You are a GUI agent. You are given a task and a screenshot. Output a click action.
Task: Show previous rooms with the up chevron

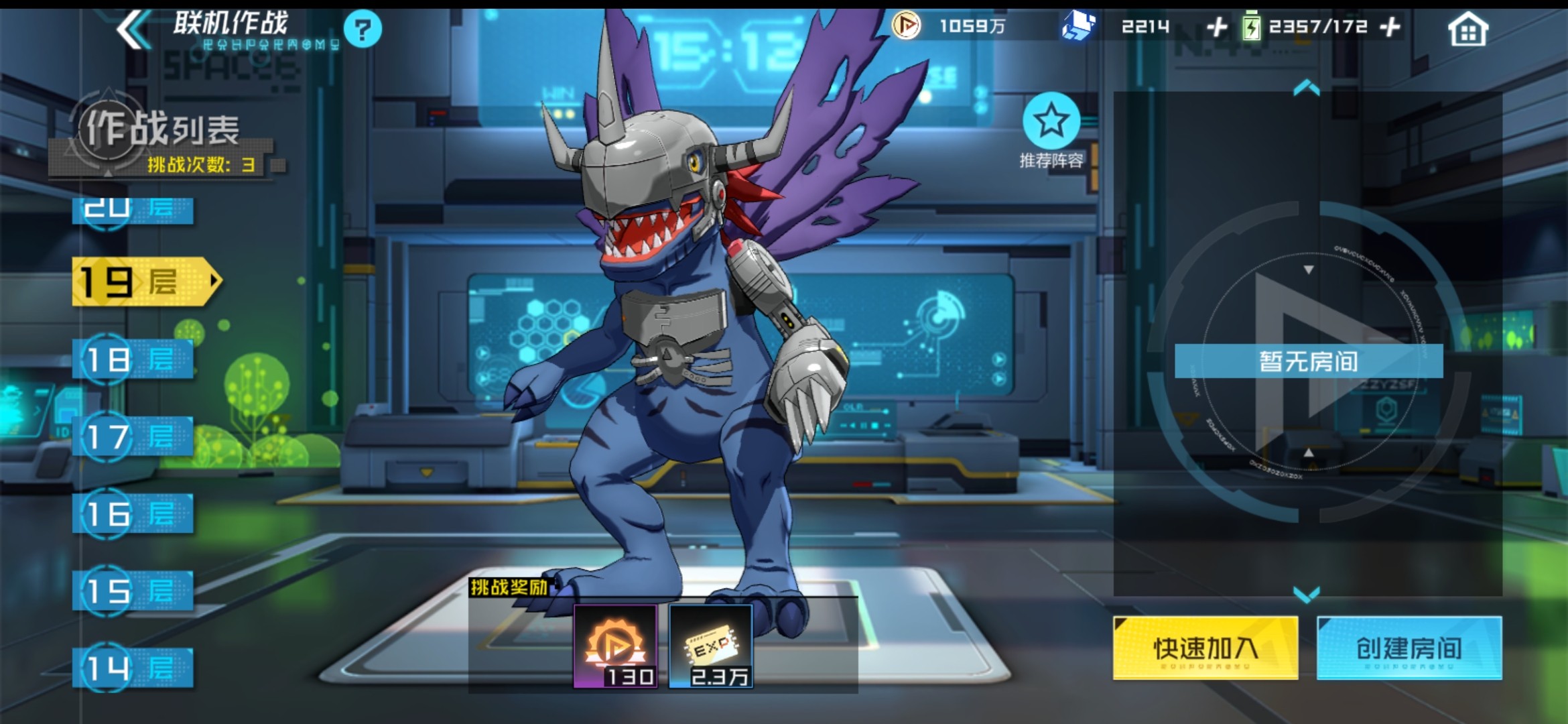[x=1307, y=88]
